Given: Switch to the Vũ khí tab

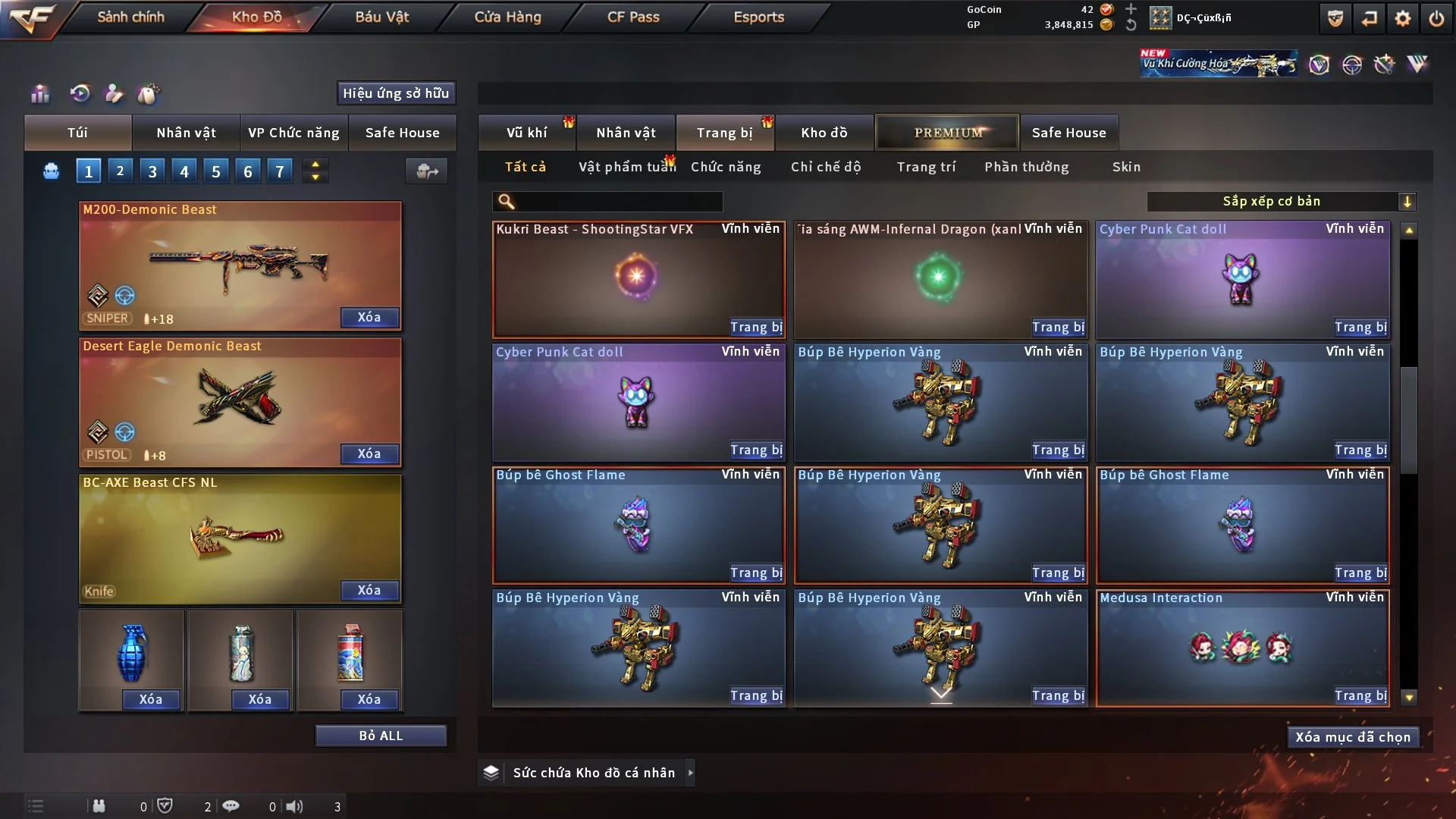Looking at the screenshot, I should pos(526,133).
